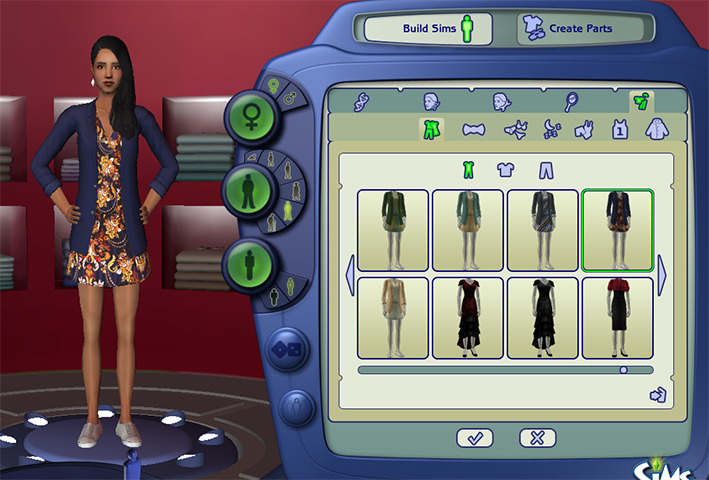Screen dimensions: 709x480
Task: Select the athletic jersey category
Action: (620, 129)
